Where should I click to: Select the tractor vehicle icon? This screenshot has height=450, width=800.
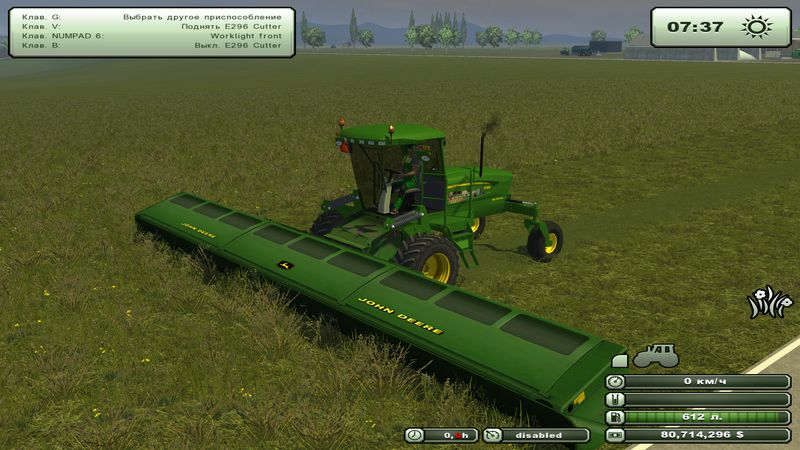(654, 356)
